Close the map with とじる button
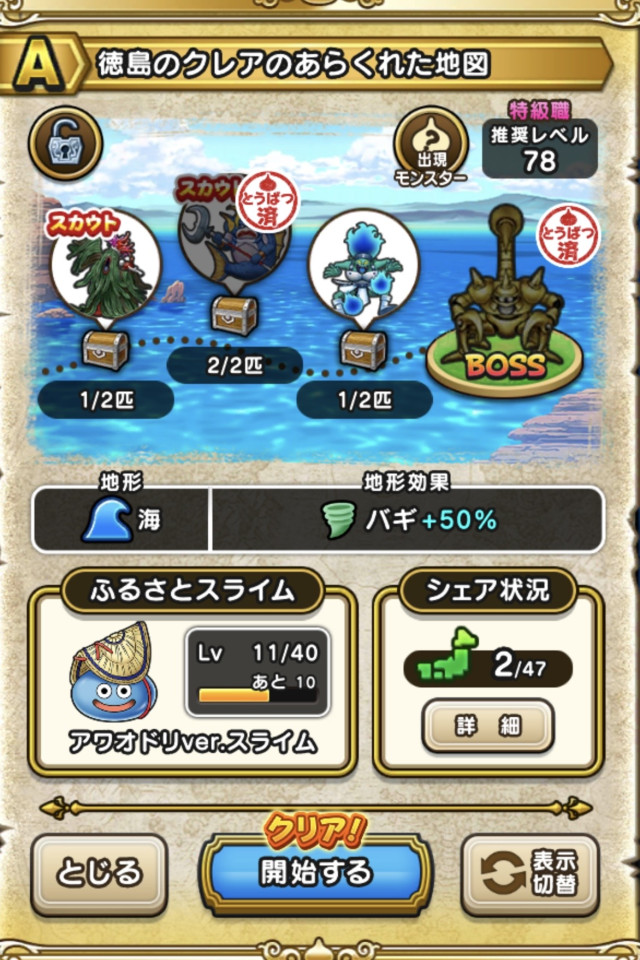Image resolution: width=640 pixels, height=960 pixels. tap(99, 873)
